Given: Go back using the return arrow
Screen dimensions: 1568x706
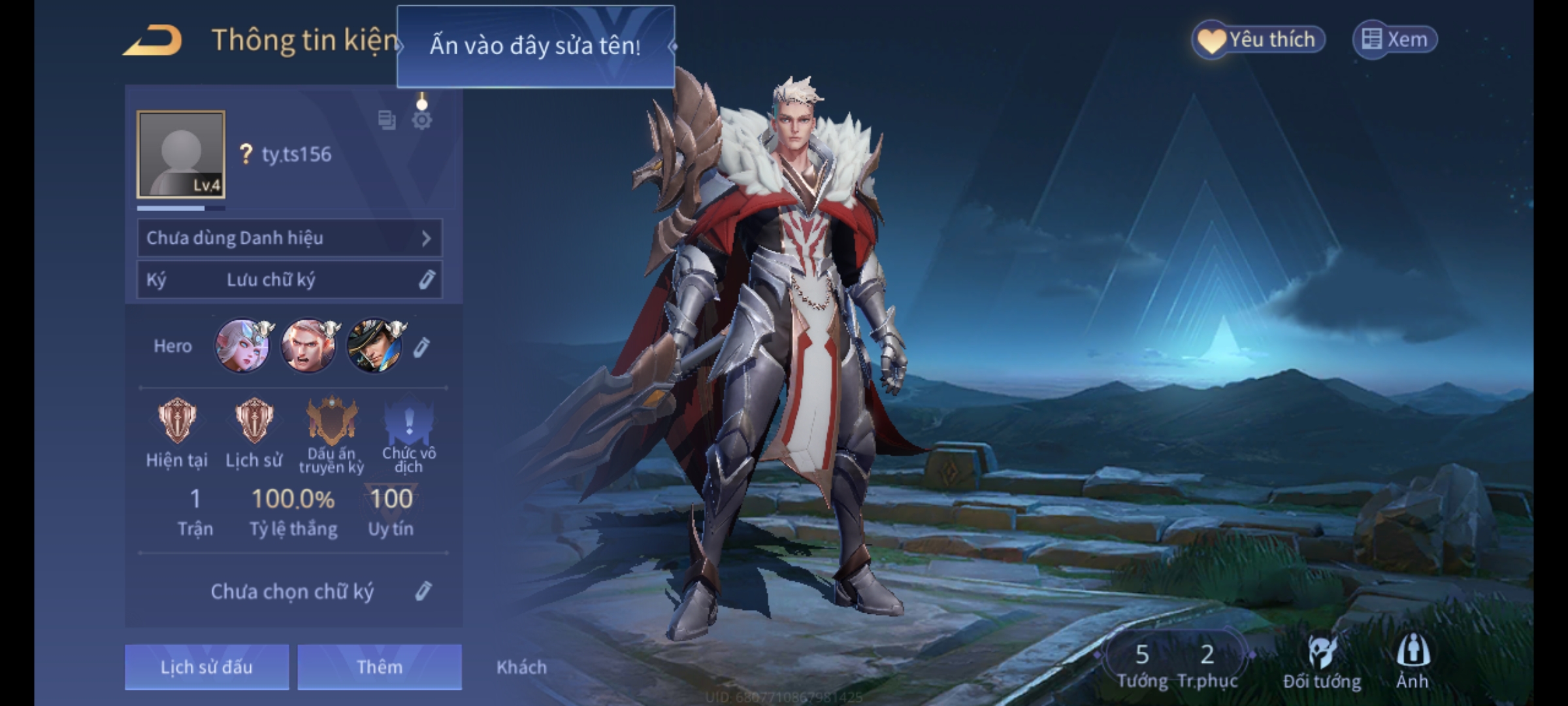Looking at the screenshot, I should coord(153,41).
